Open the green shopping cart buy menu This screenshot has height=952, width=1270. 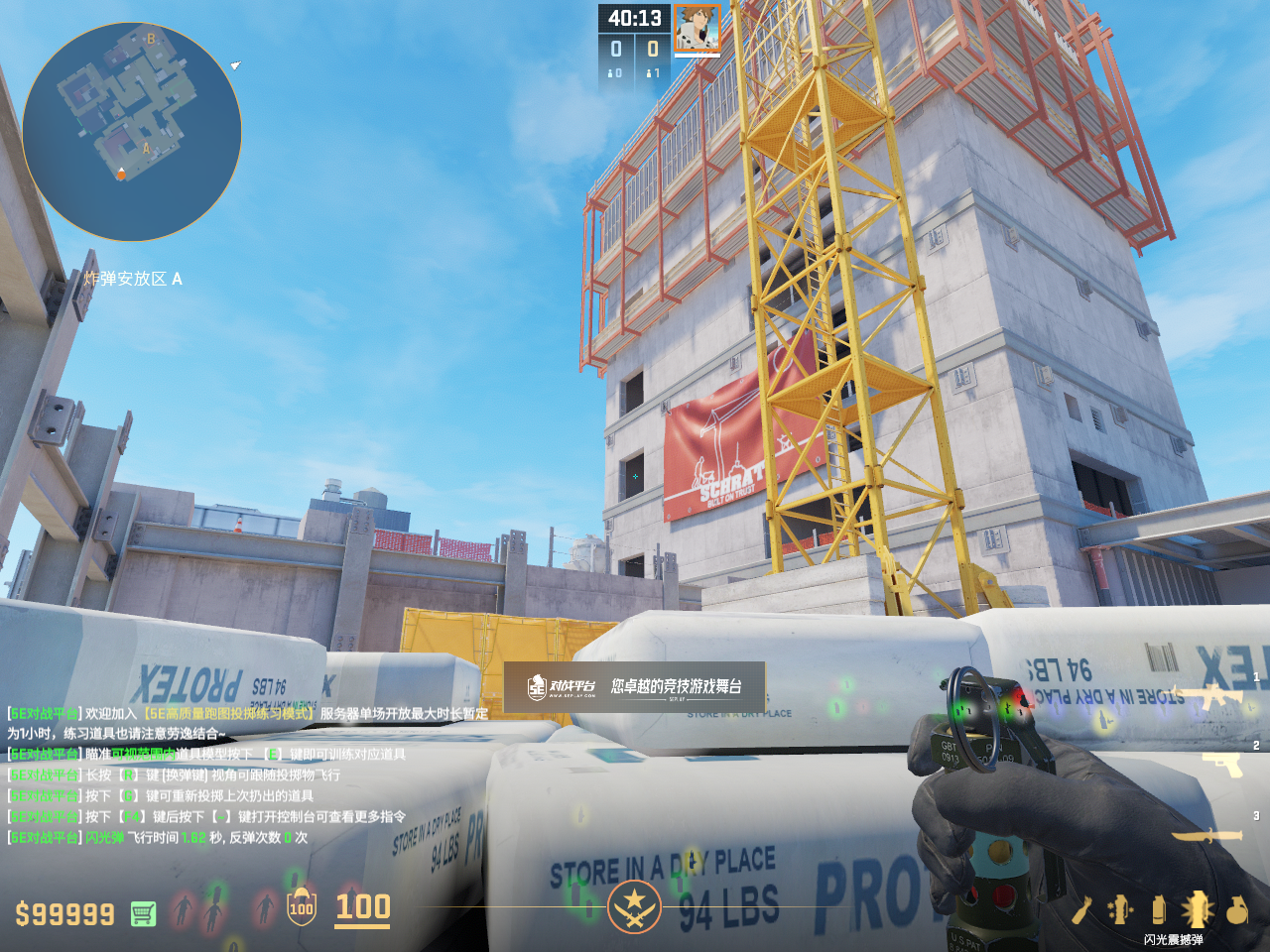click(143, 913)
